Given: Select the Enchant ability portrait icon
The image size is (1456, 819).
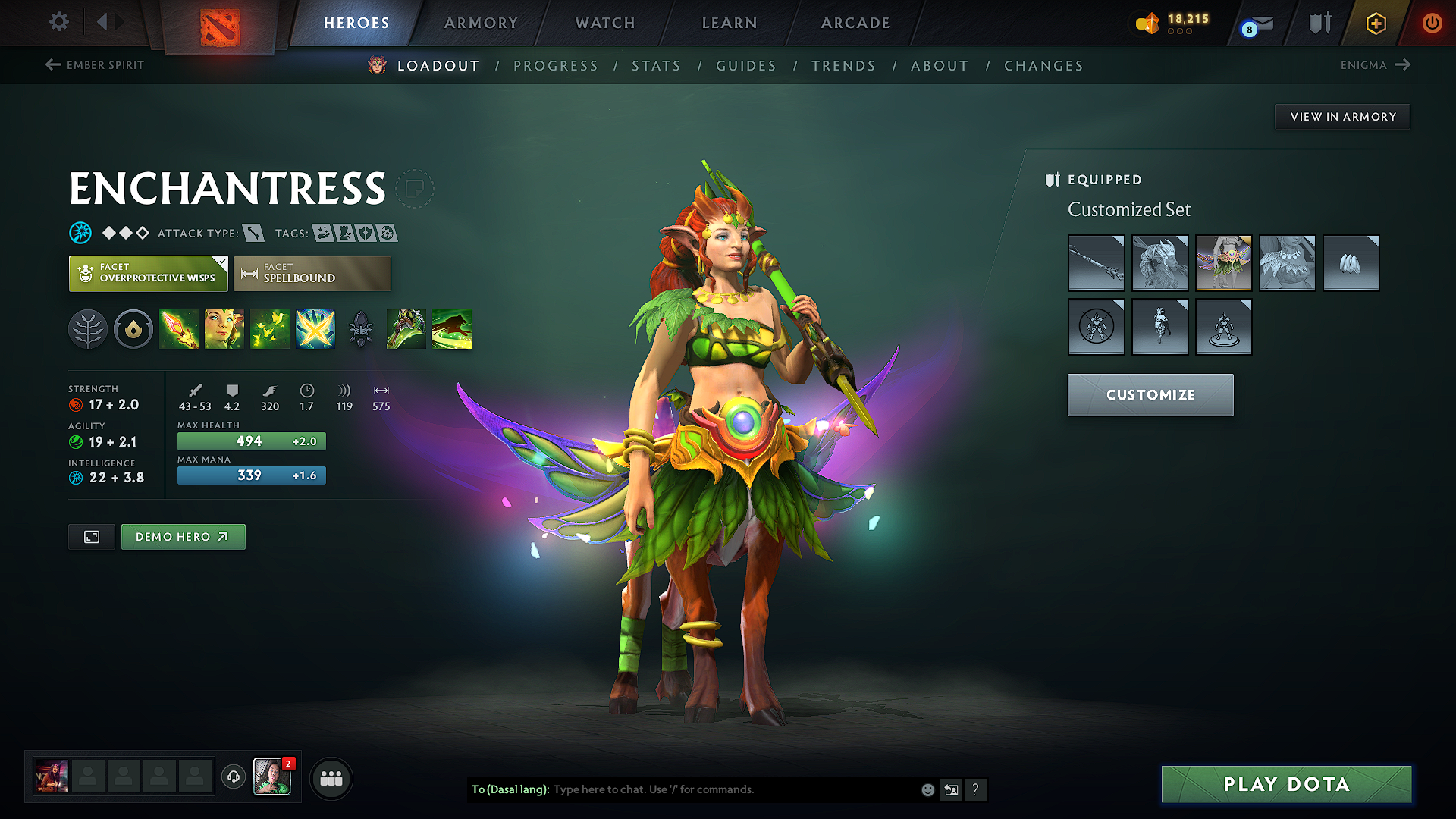Looking at the screenshot, I should point(224,328).
